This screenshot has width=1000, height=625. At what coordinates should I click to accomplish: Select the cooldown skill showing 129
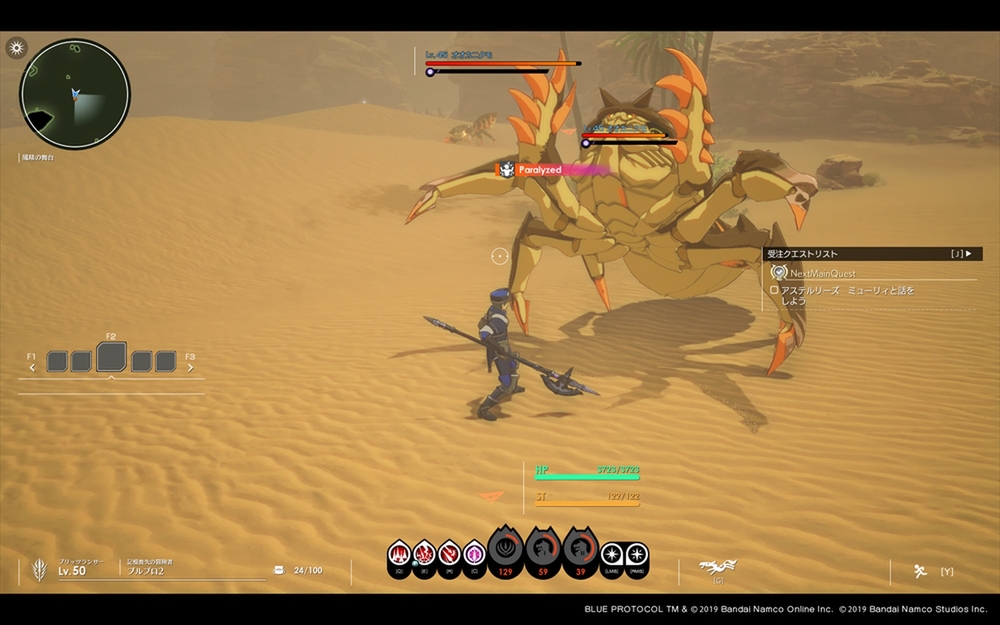coord(506,550)
